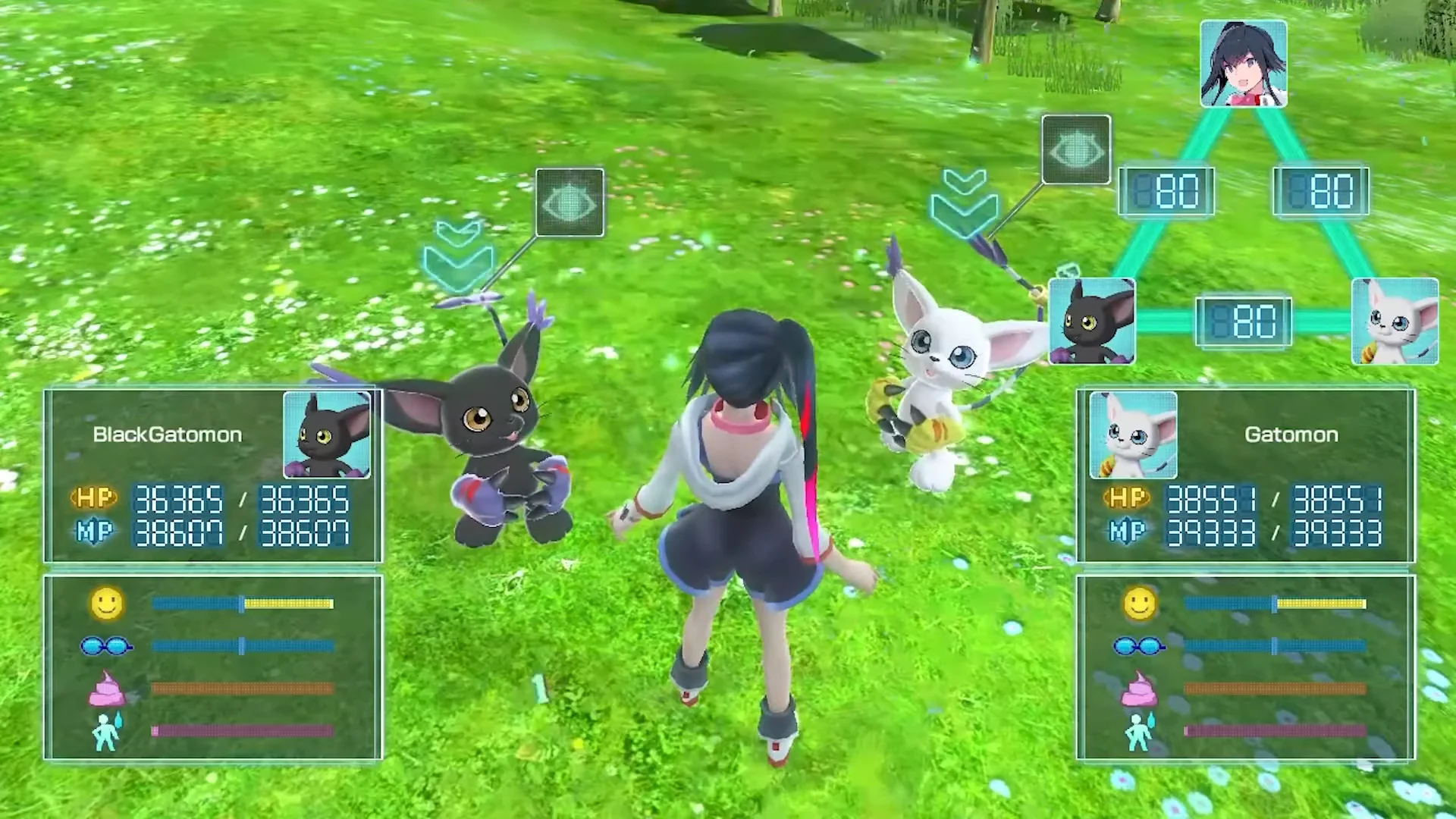Click Gatomon's portrait in the bond triangle
1456x819 pixels.
1395,321
